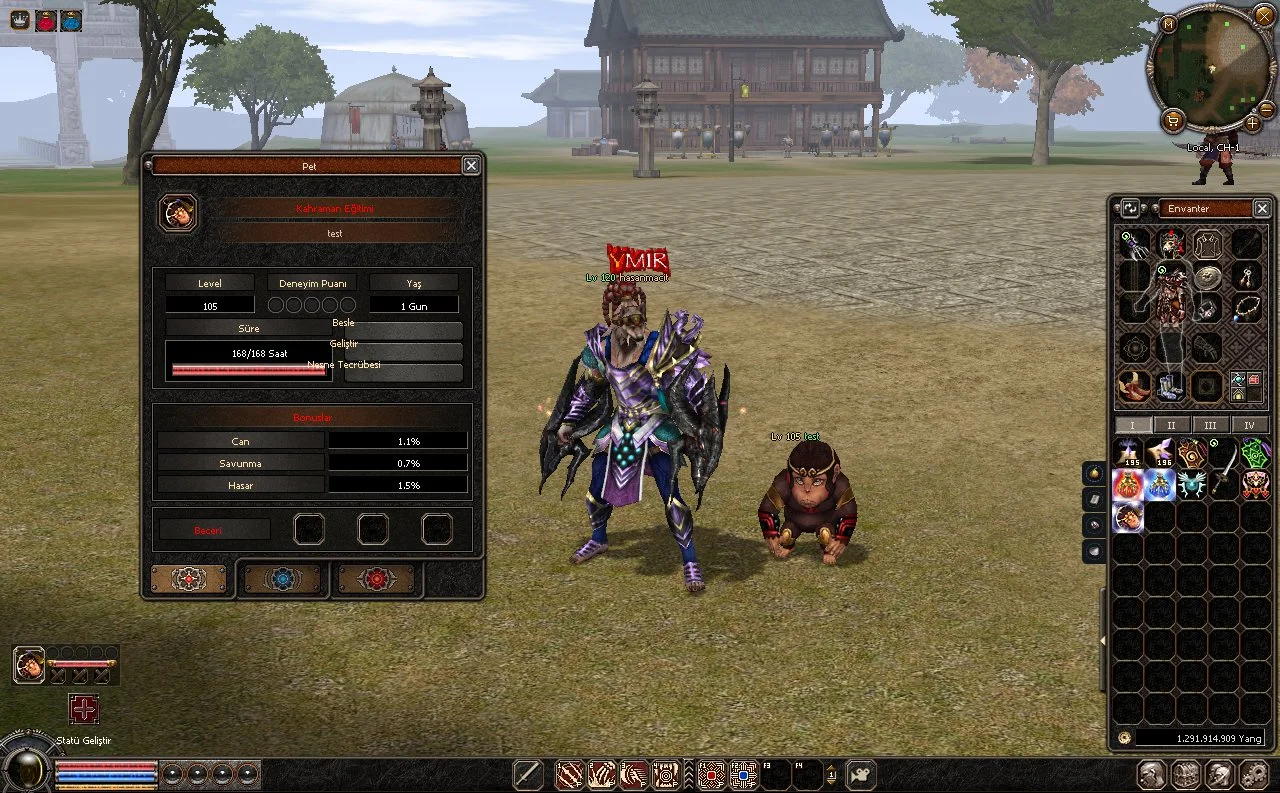Use the red potion quickslot F1

[711, 774]
